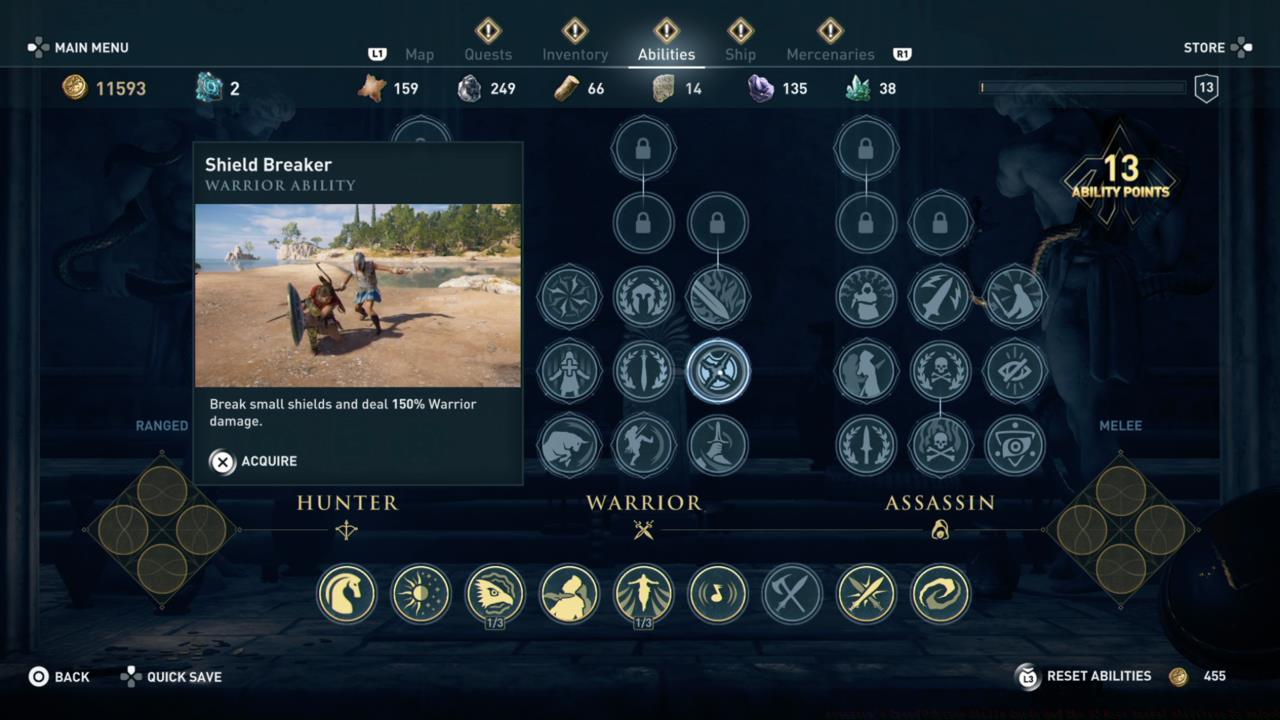The image size is (1280, 720).
Task: Select the spiral ability at bottom bar's end
Action: [x=939, y=594]
